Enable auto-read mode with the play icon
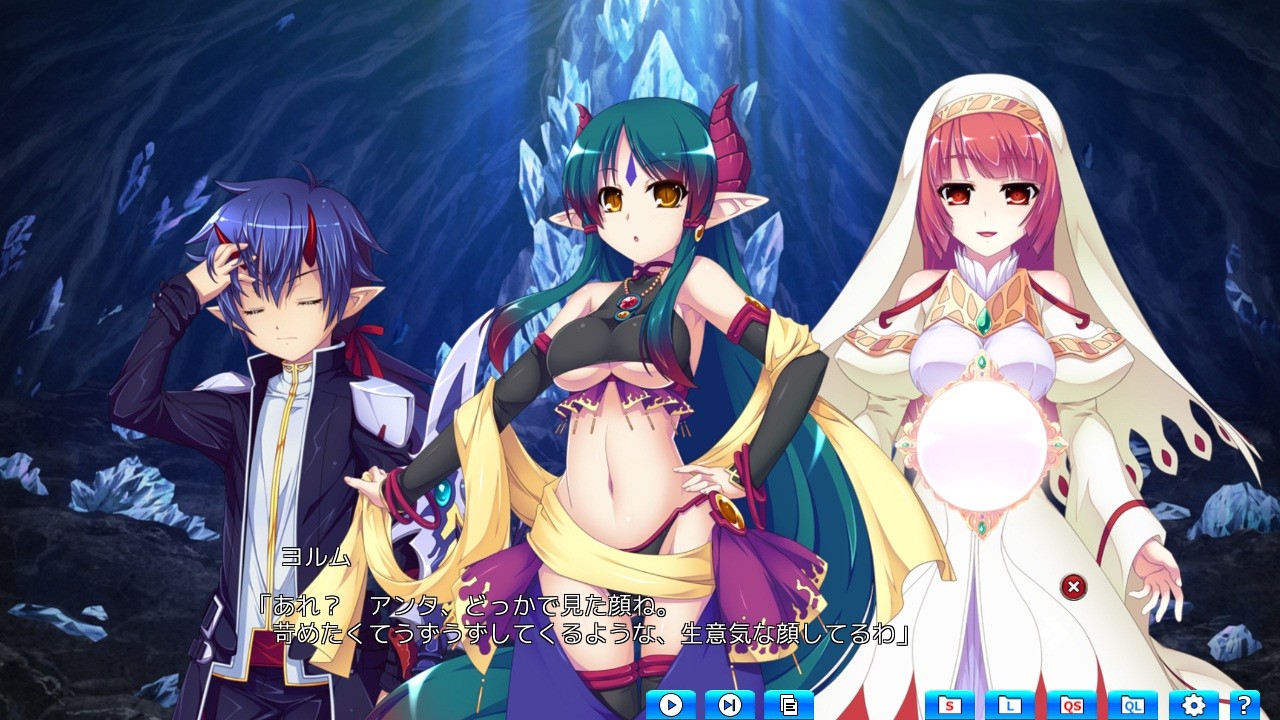 click(x=672, y=705)
